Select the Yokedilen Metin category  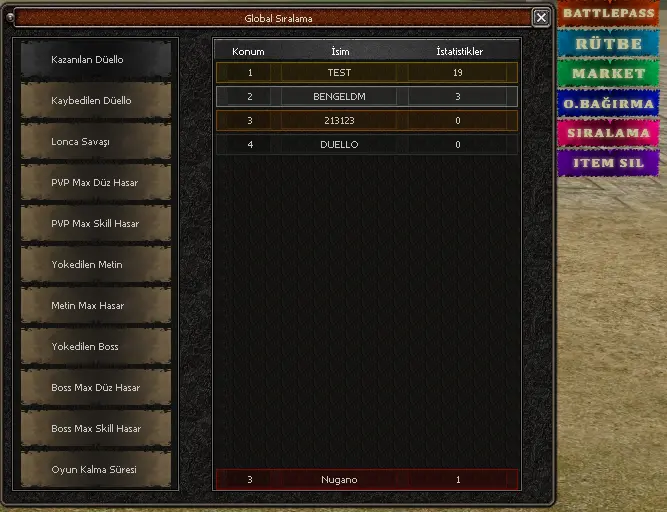[96, 265]
